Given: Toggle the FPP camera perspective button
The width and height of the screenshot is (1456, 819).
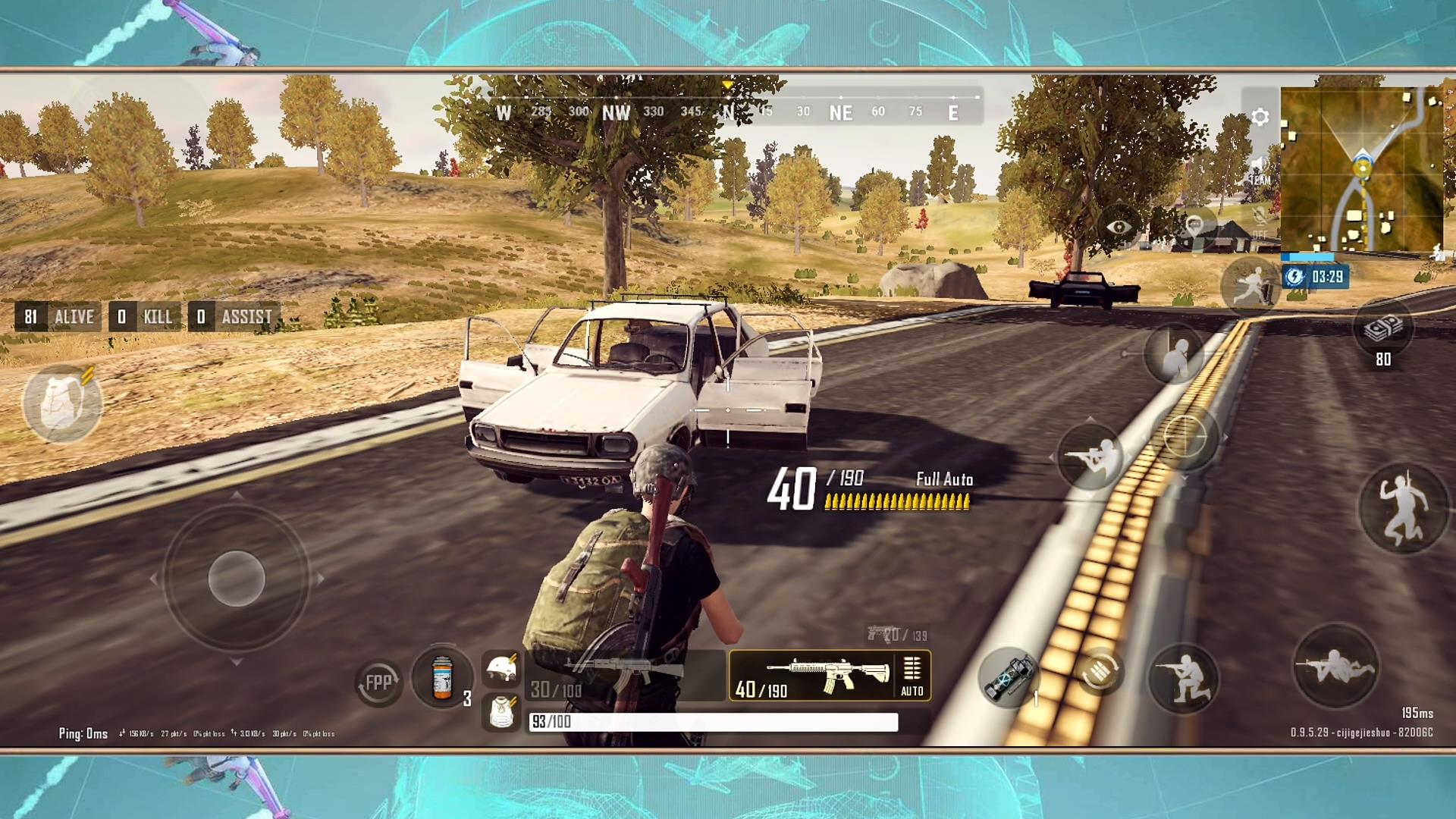Looking at the screenshot, I should tap(378, 682).
